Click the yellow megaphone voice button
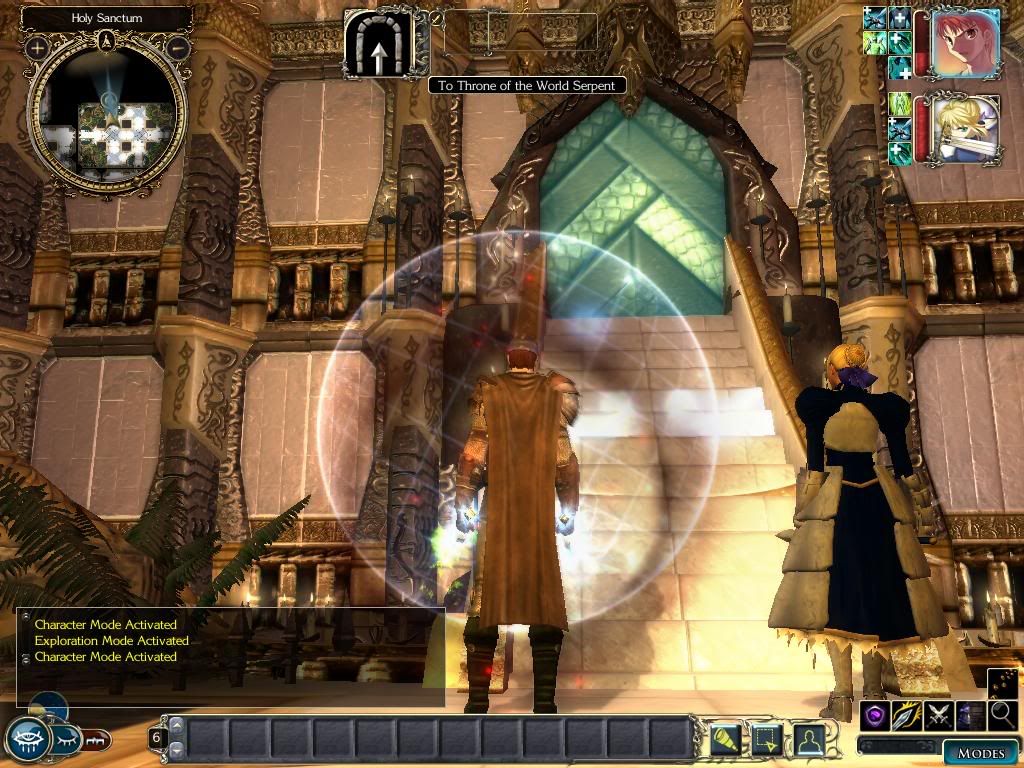The image size is (1024, 768). 726,740
